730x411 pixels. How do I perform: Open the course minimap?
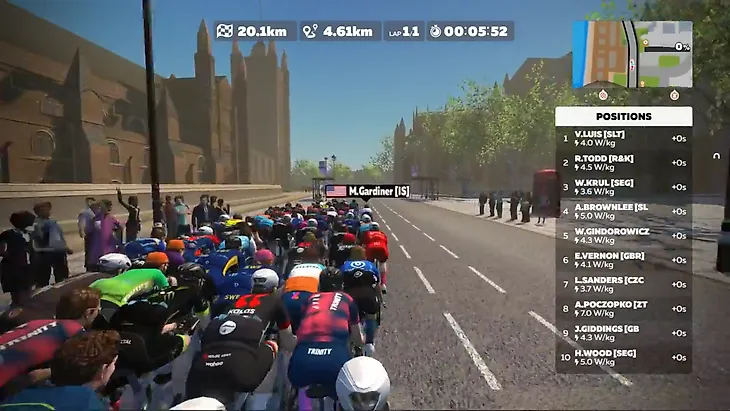click(x=632, y=54)
